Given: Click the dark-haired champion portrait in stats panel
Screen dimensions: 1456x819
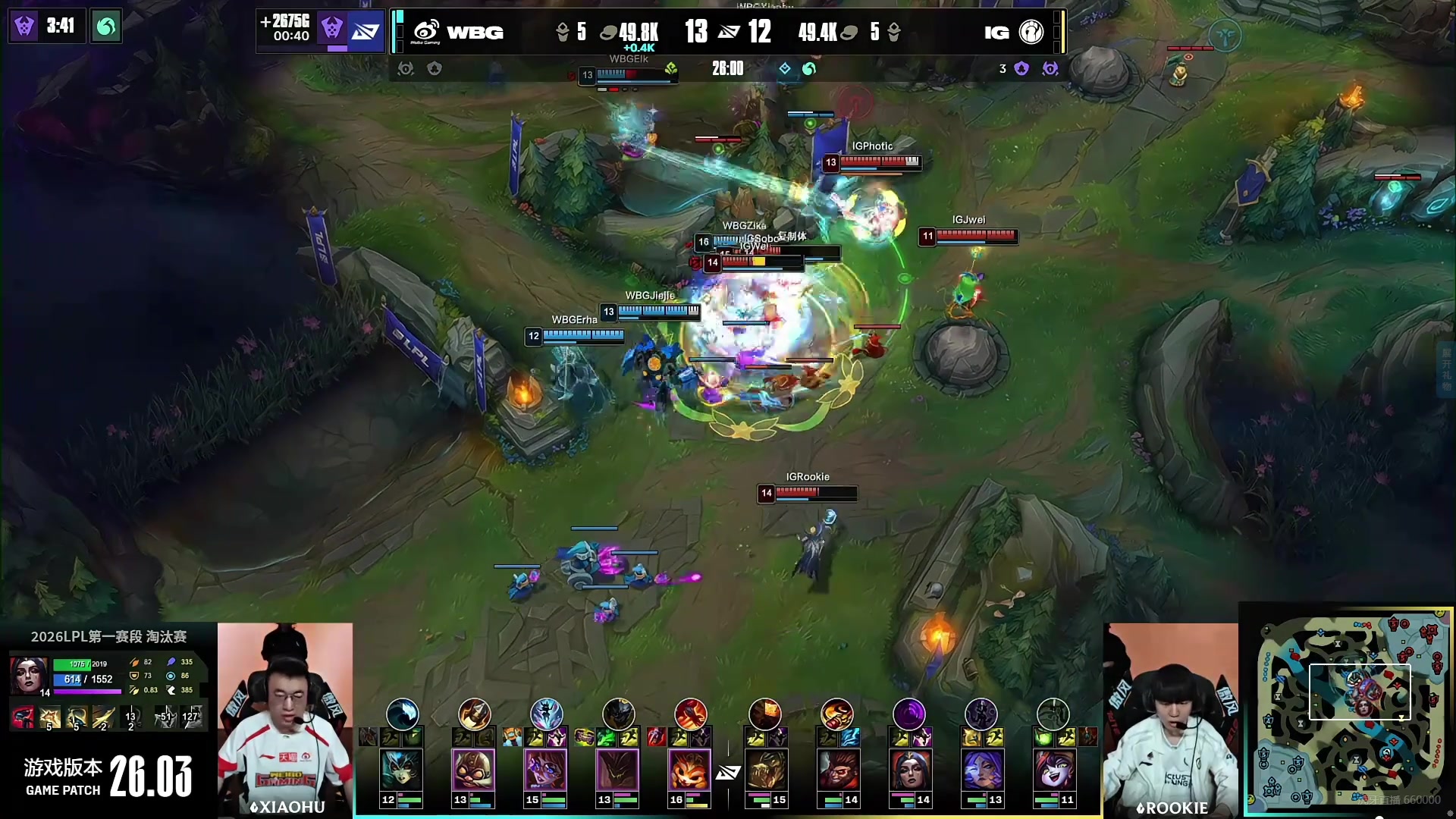Looking at the screenshot, I should (29, 675).
